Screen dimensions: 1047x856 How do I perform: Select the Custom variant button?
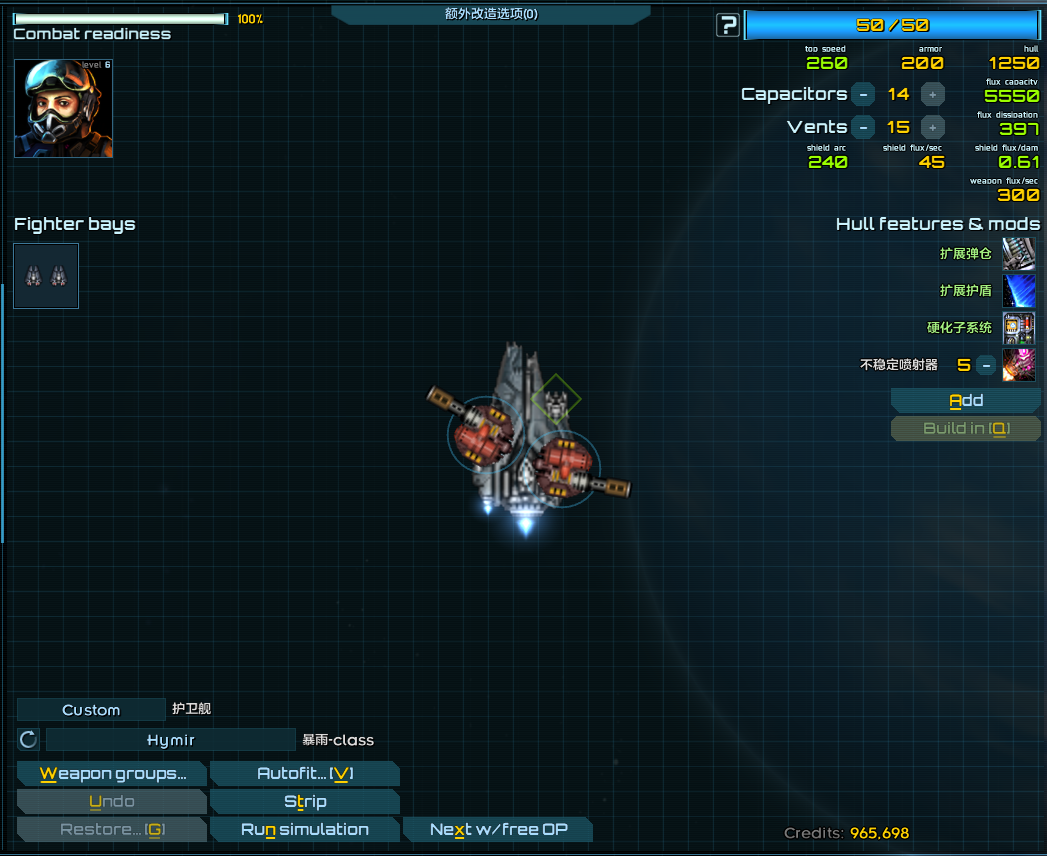pyautogui.click(x=91, y=710)
